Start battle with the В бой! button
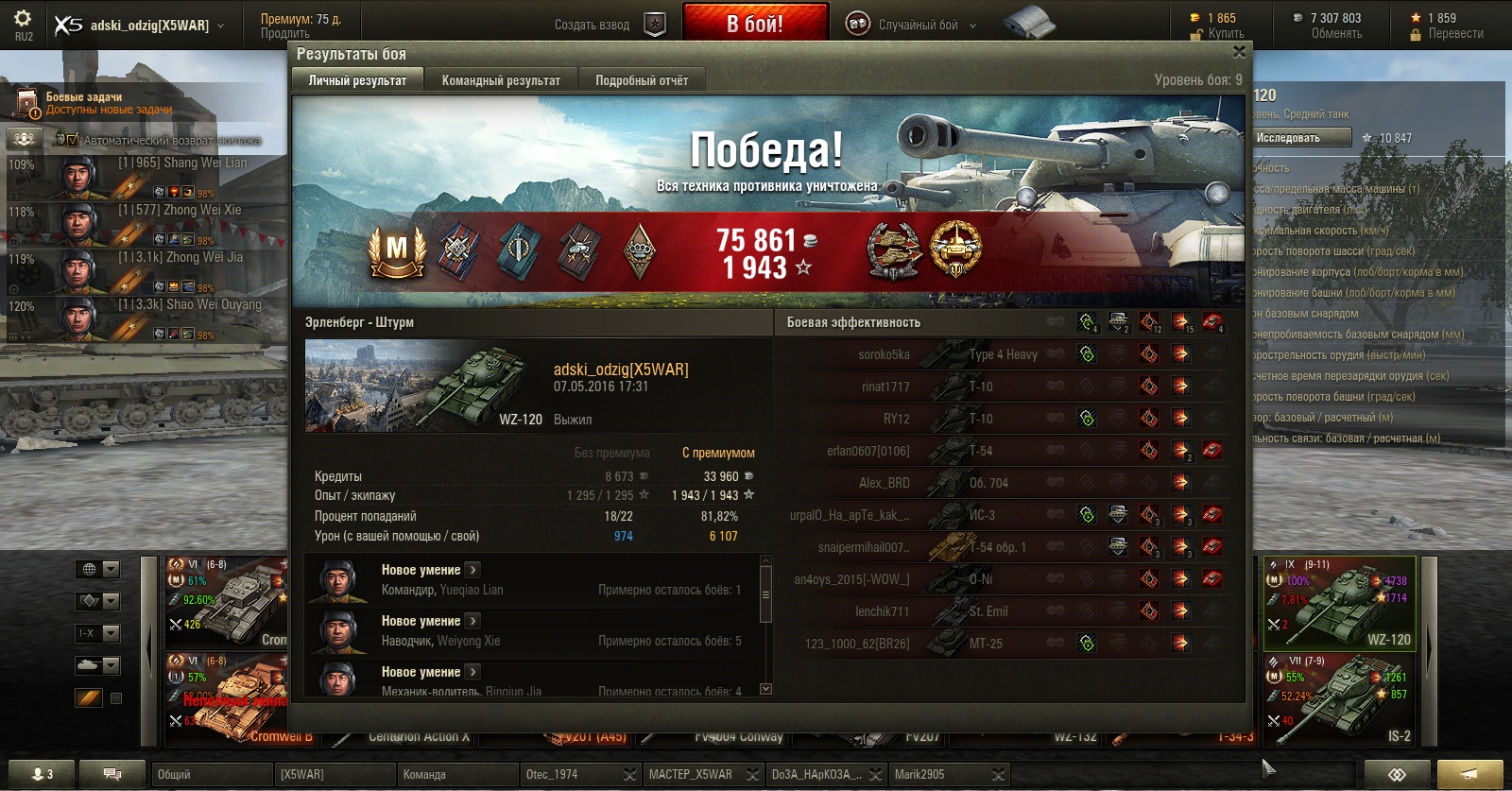The height and width of the screenshot is (791, 1512). [755, 24]
